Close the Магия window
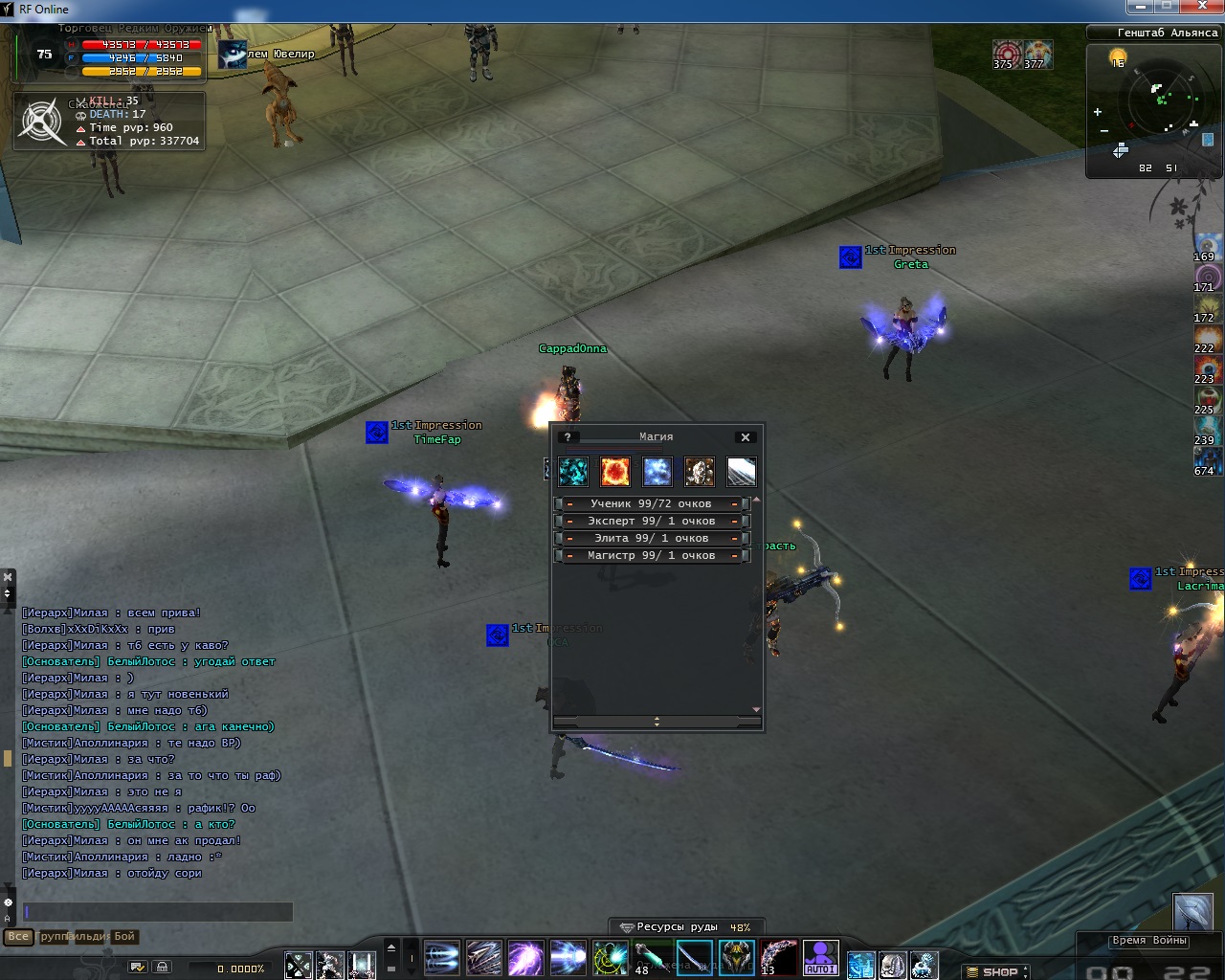The height and width of the screenshot is (980, 1225). pos(746,437)
